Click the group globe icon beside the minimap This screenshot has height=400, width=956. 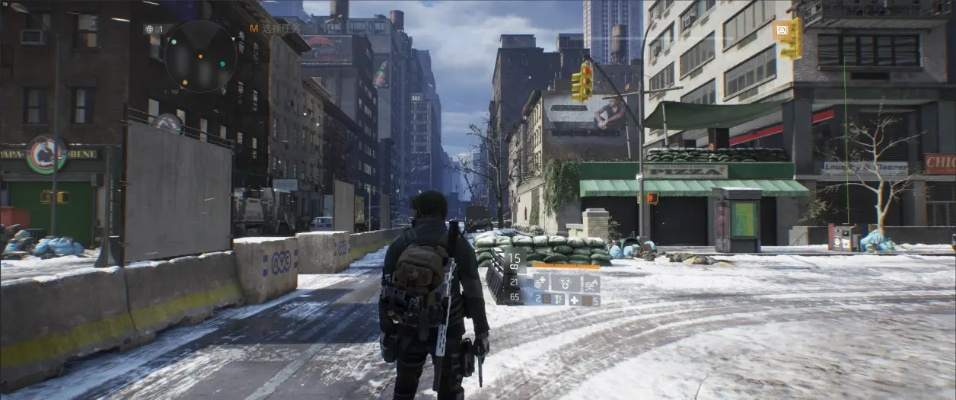[148, 29]
